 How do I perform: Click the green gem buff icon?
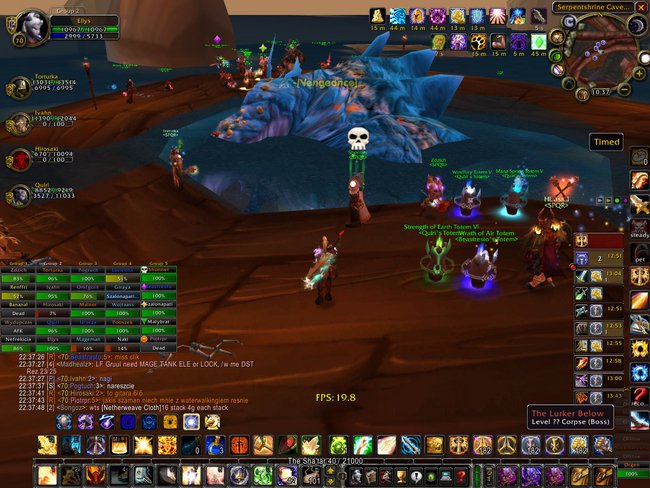click(538, 42)
